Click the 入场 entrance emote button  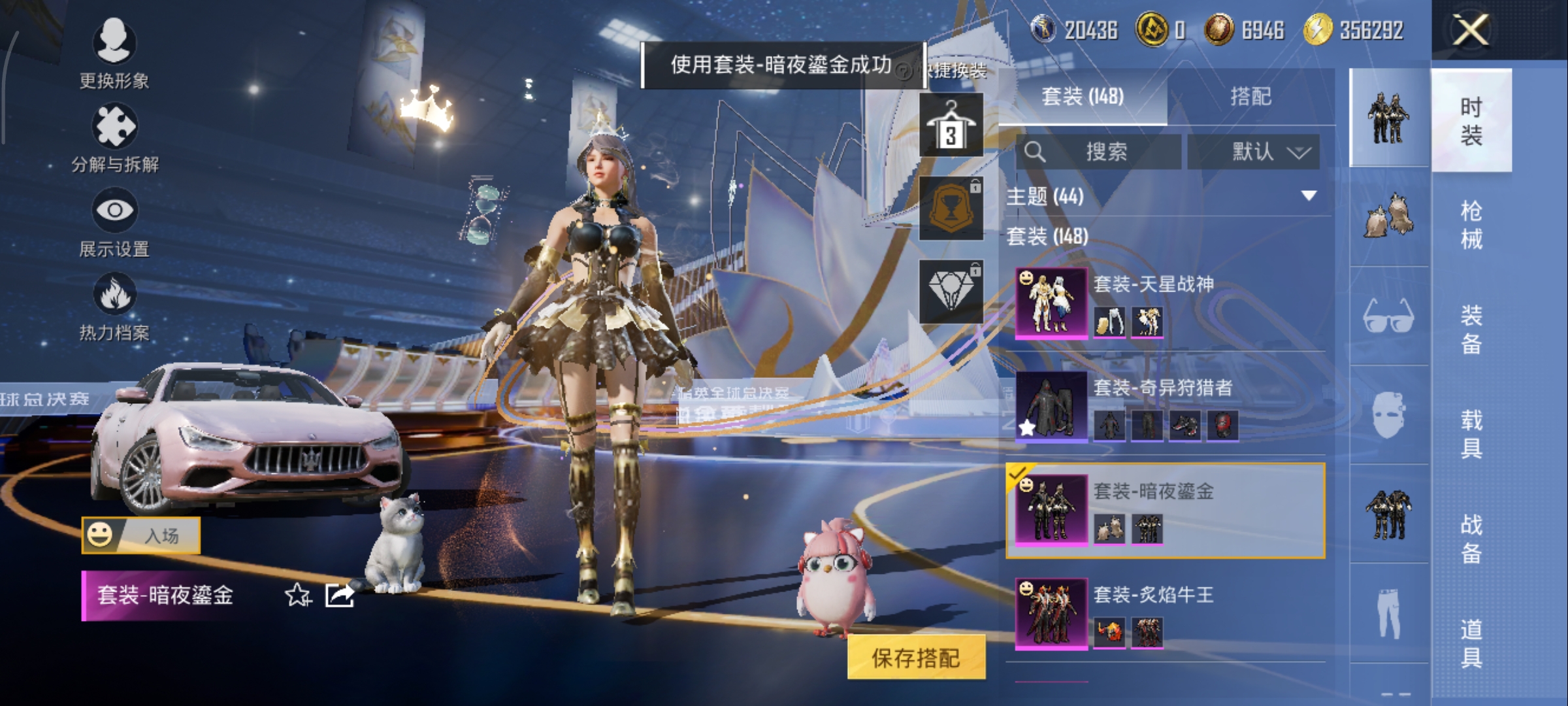[141, 535]
